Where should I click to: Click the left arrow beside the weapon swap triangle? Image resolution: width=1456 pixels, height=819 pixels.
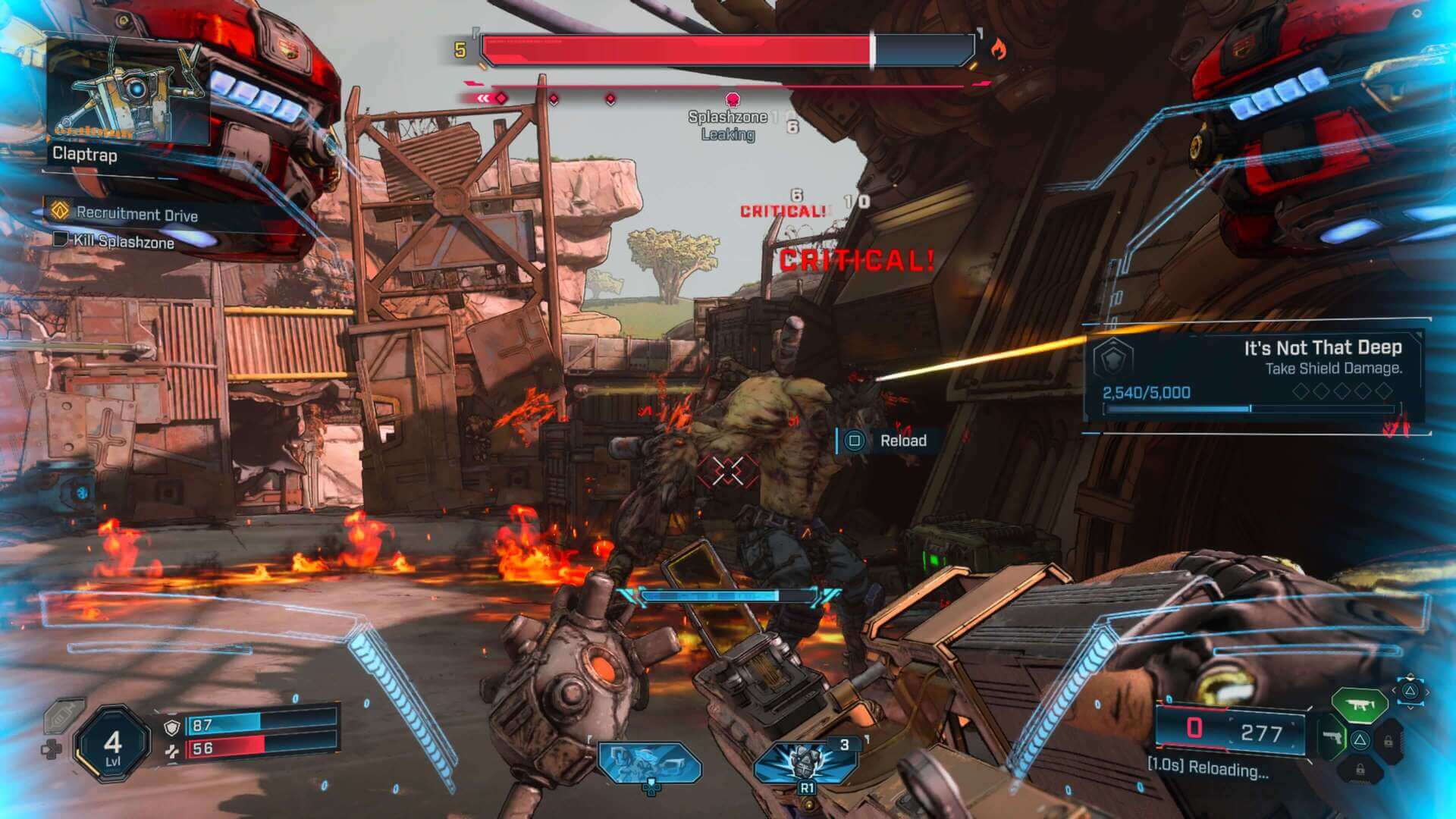point(1395,689)
